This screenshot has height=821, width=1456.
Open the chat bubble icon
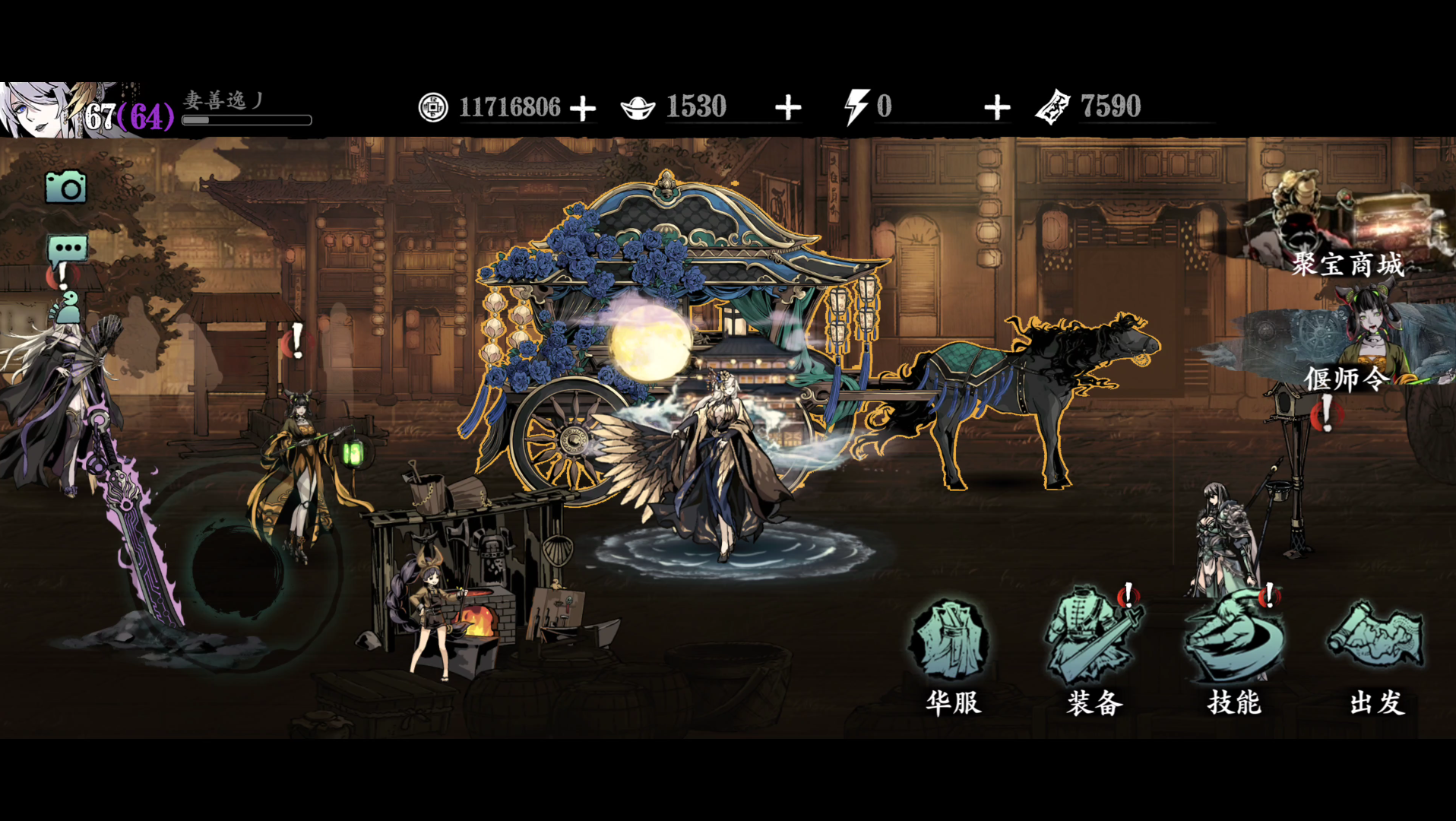(x=68, y=249)
